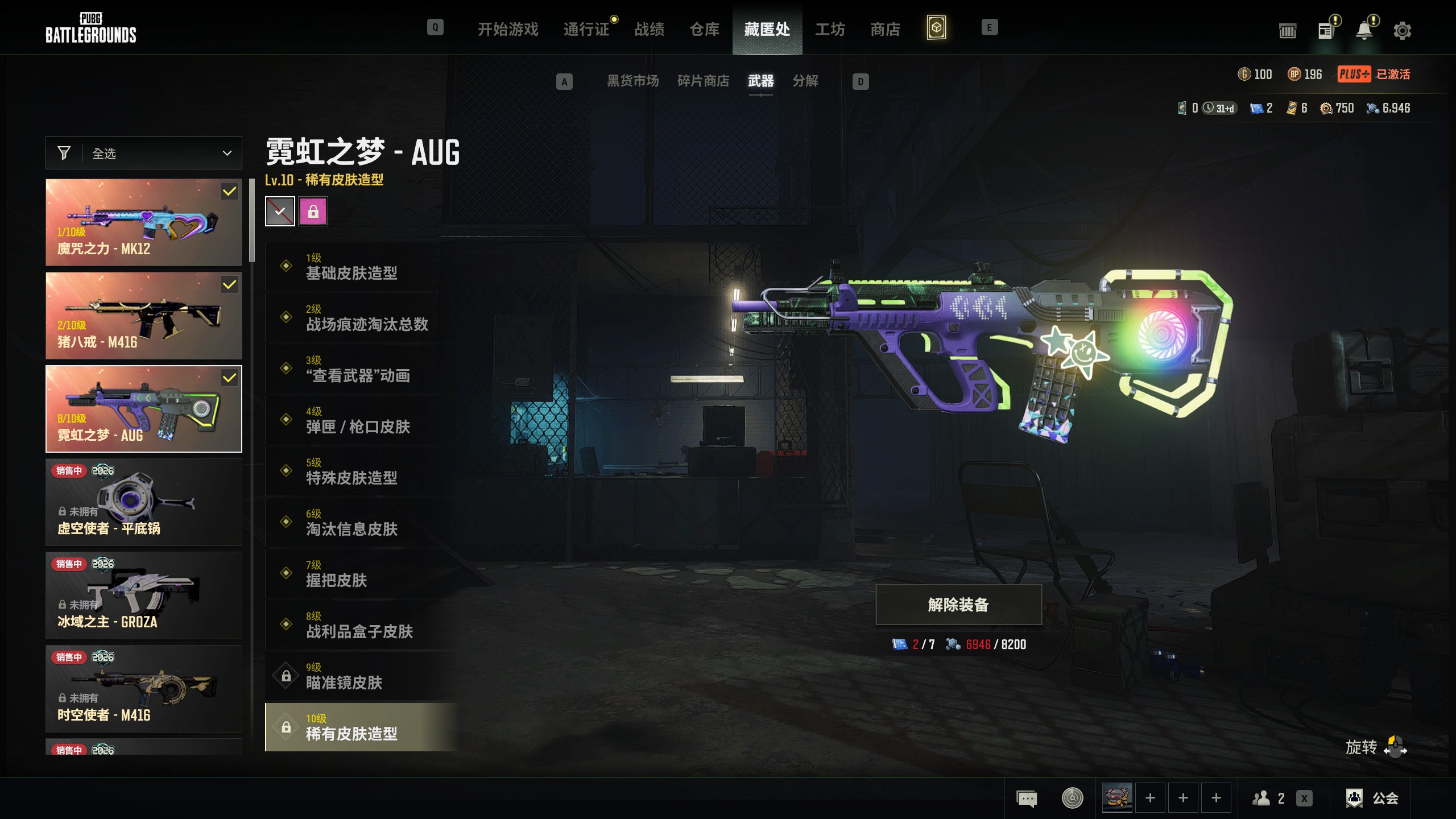The height and width of the screenshot is (819, 1456).
Task: Select the 魔咒之力 - MK12 skin card
Action: (x=144, y=222)
